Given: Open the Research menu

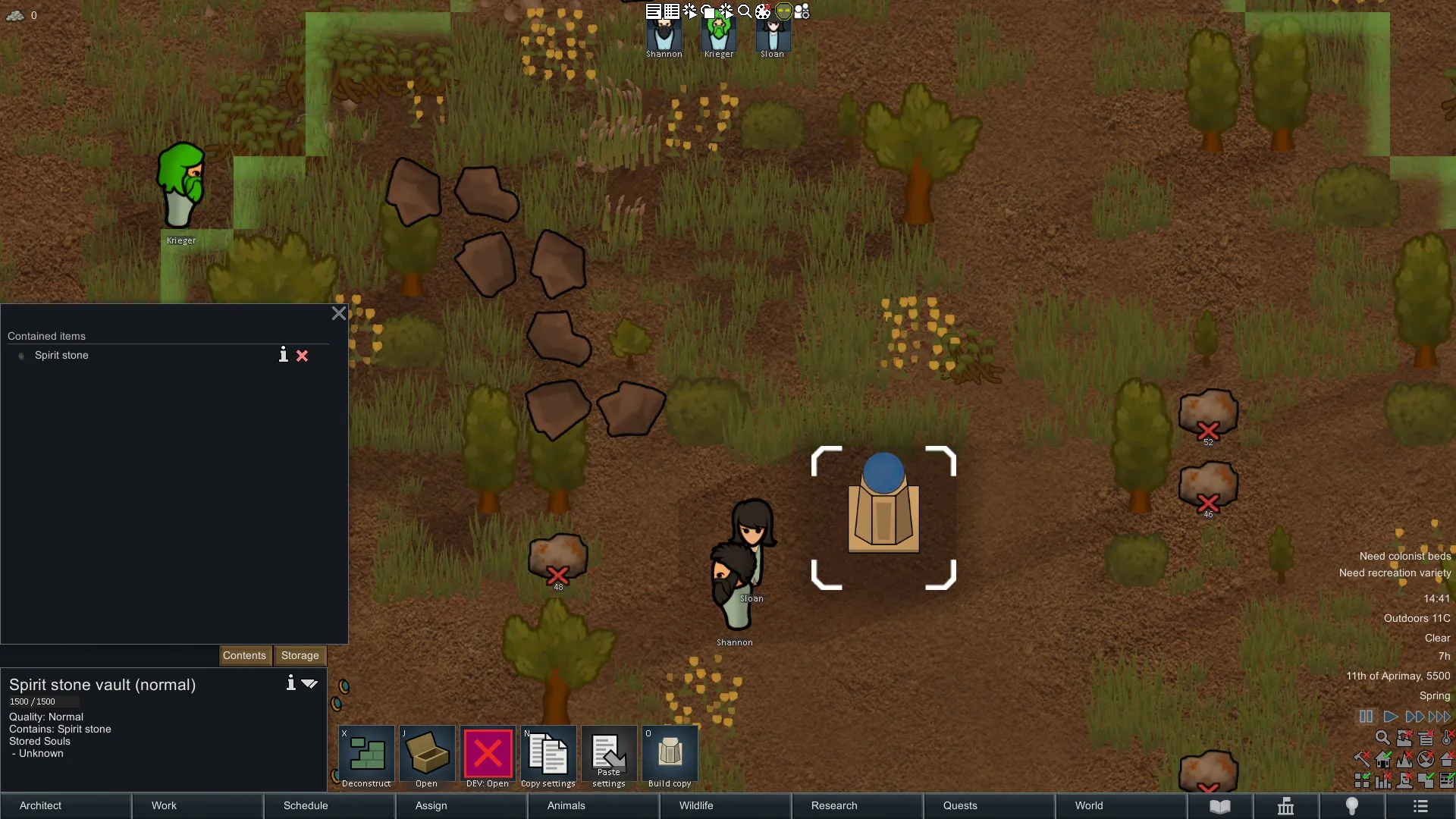Looking at the screenshot, I should point(857,805).
